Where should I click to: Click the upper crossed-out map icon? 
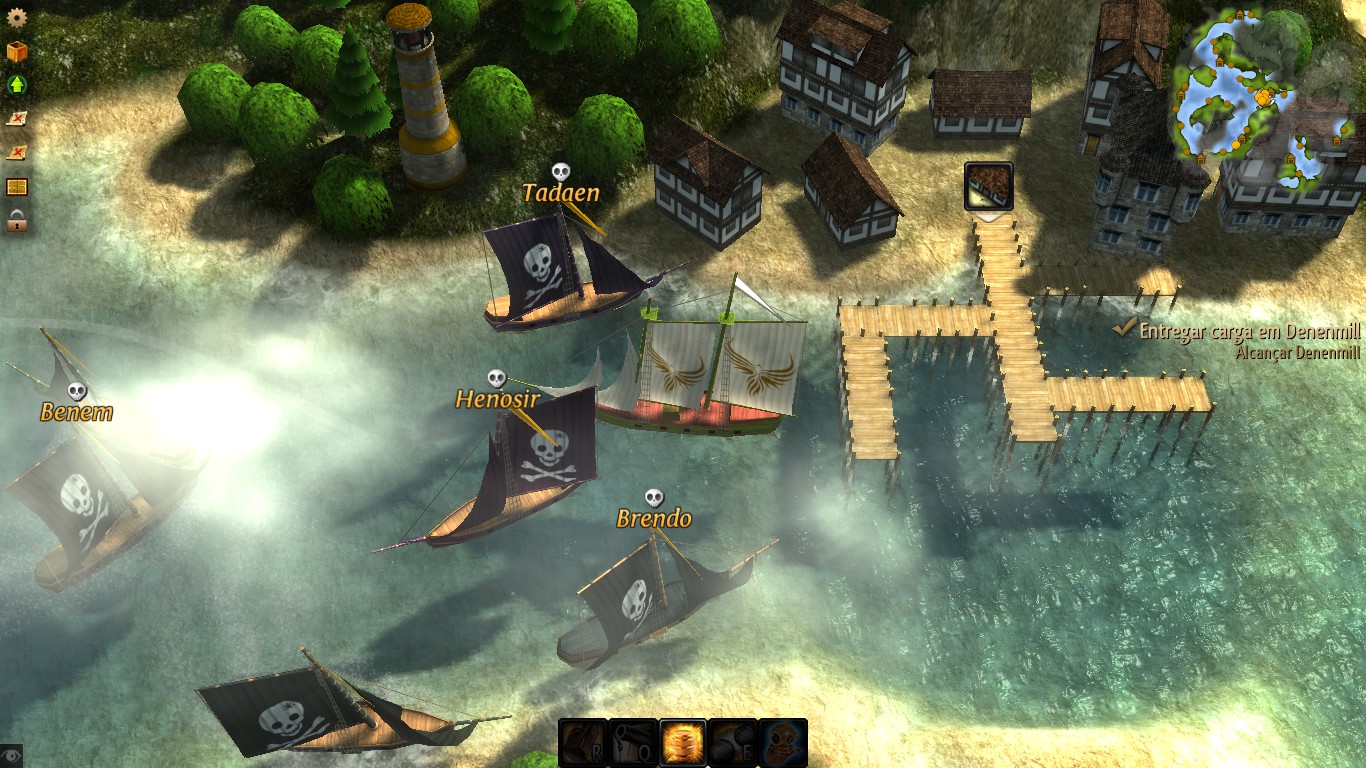point(14,120)
